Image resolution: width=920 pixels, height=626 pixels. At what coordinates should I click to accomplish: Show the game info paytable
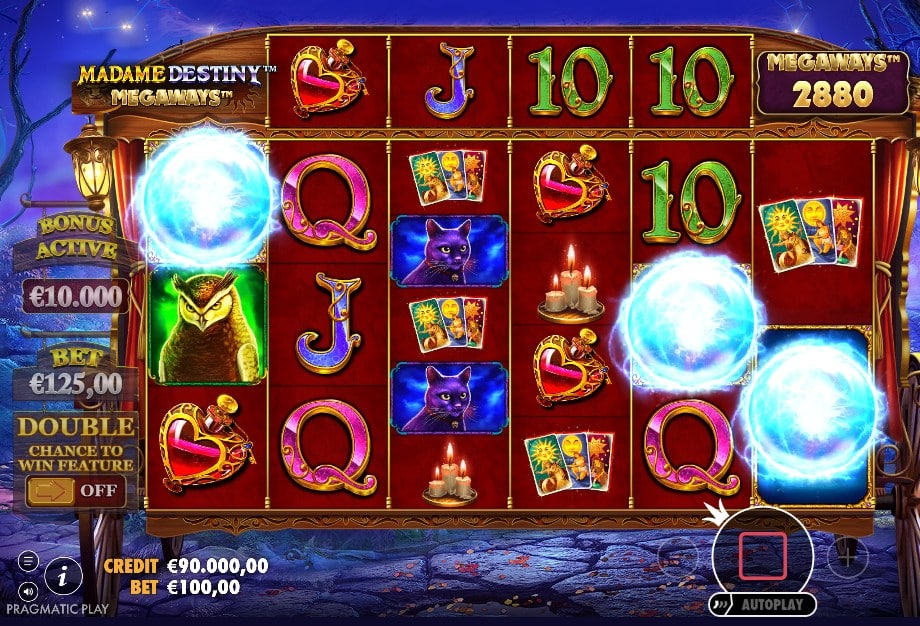(x=64, y=574)
